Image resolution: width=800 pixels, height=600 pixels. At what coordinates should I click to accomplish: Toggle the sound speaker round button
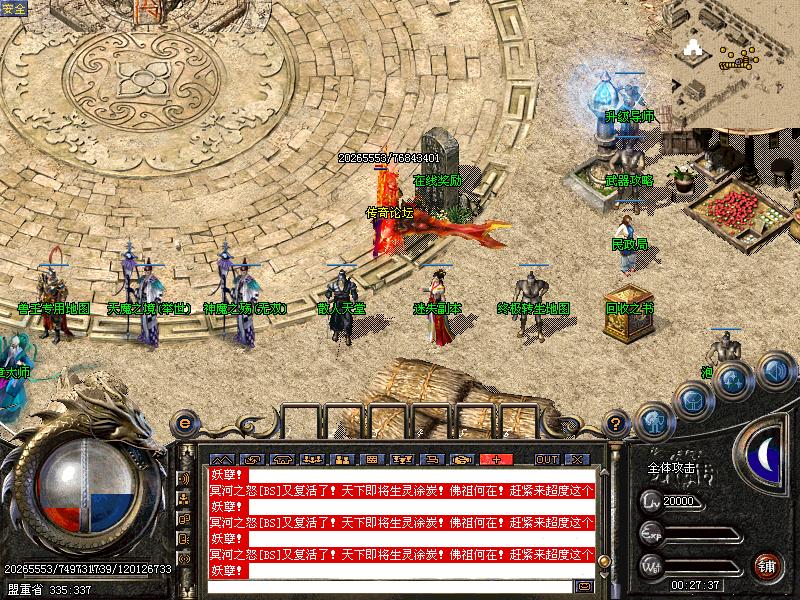[775, 370]
